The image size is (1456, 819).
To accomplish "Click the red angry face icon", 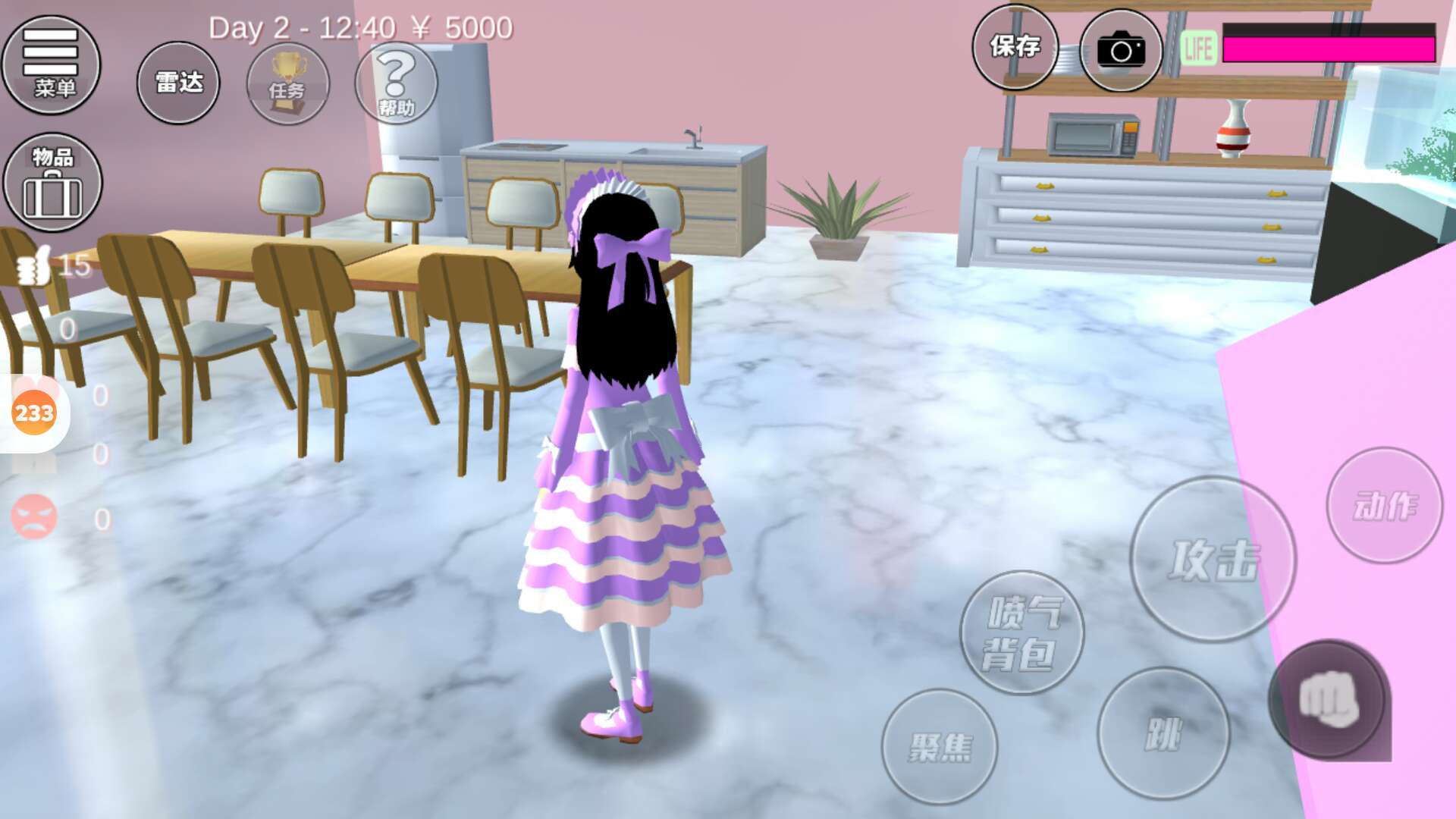I will point(34,516).
